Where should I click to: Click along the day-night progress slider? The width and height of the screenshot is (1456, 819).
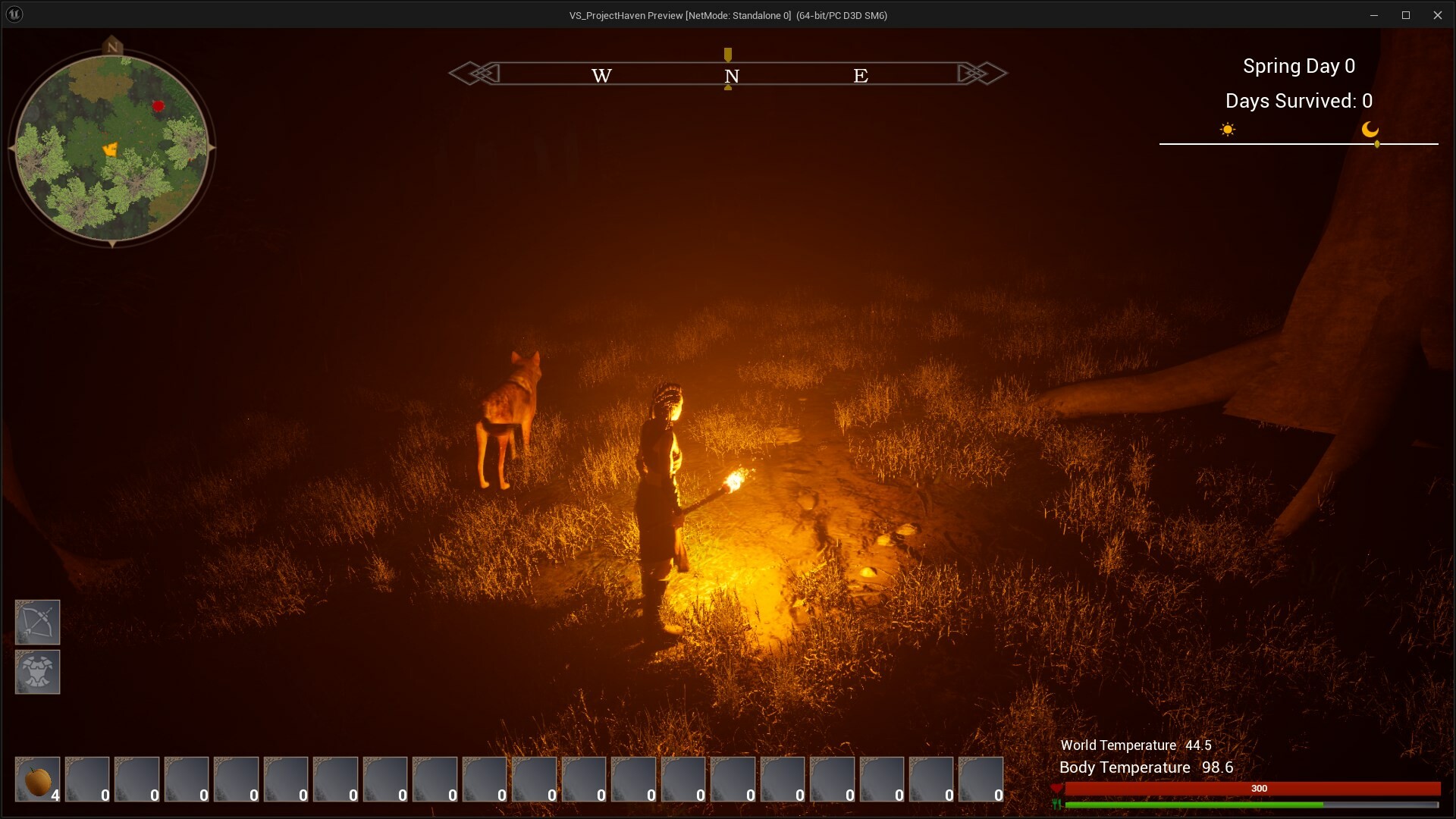1300,143
